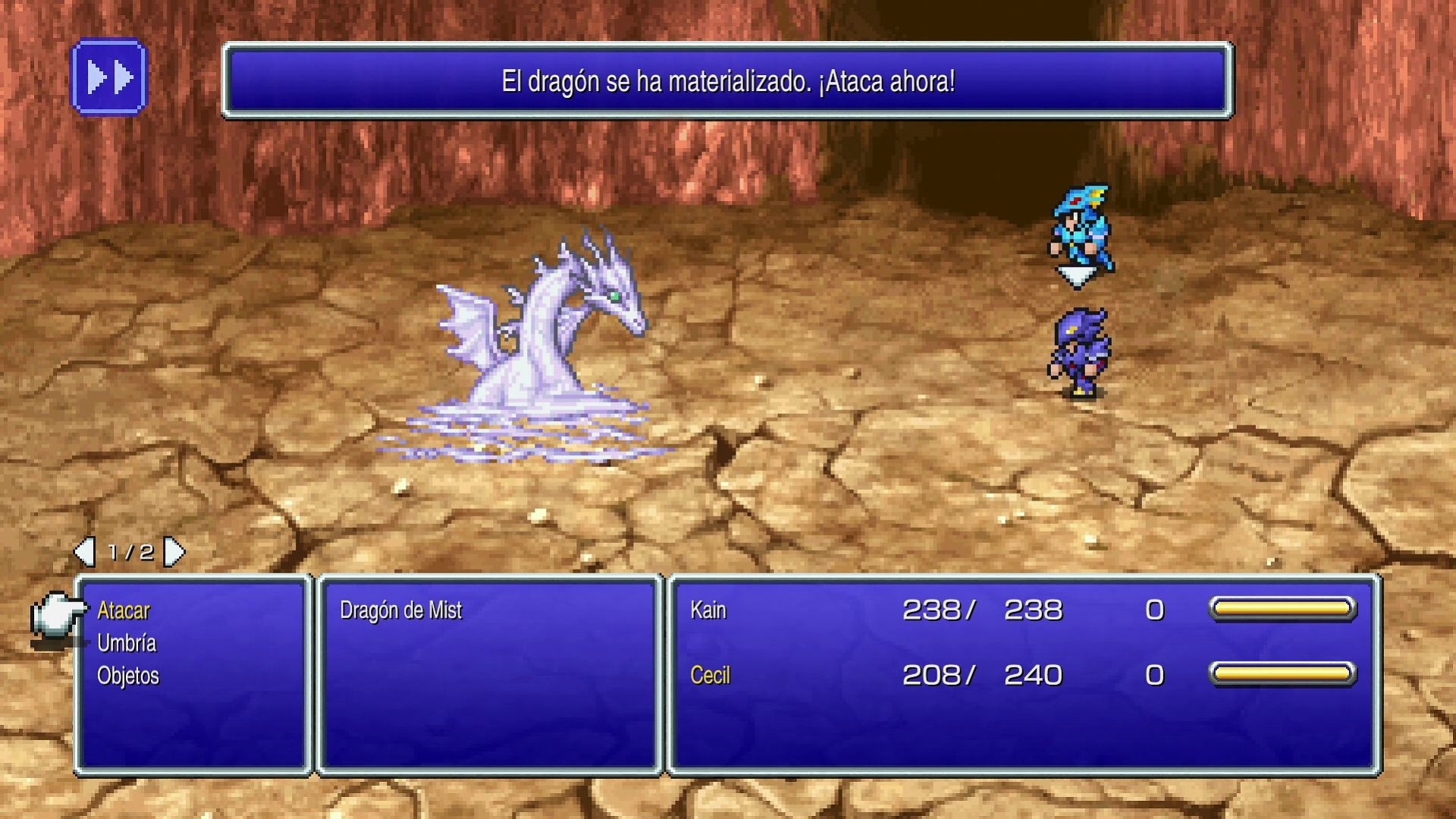The width and height of the screenshot is (1456, 819).
Task: Activate the fast-forward battle speed icon
Action: tap(109, 77)
